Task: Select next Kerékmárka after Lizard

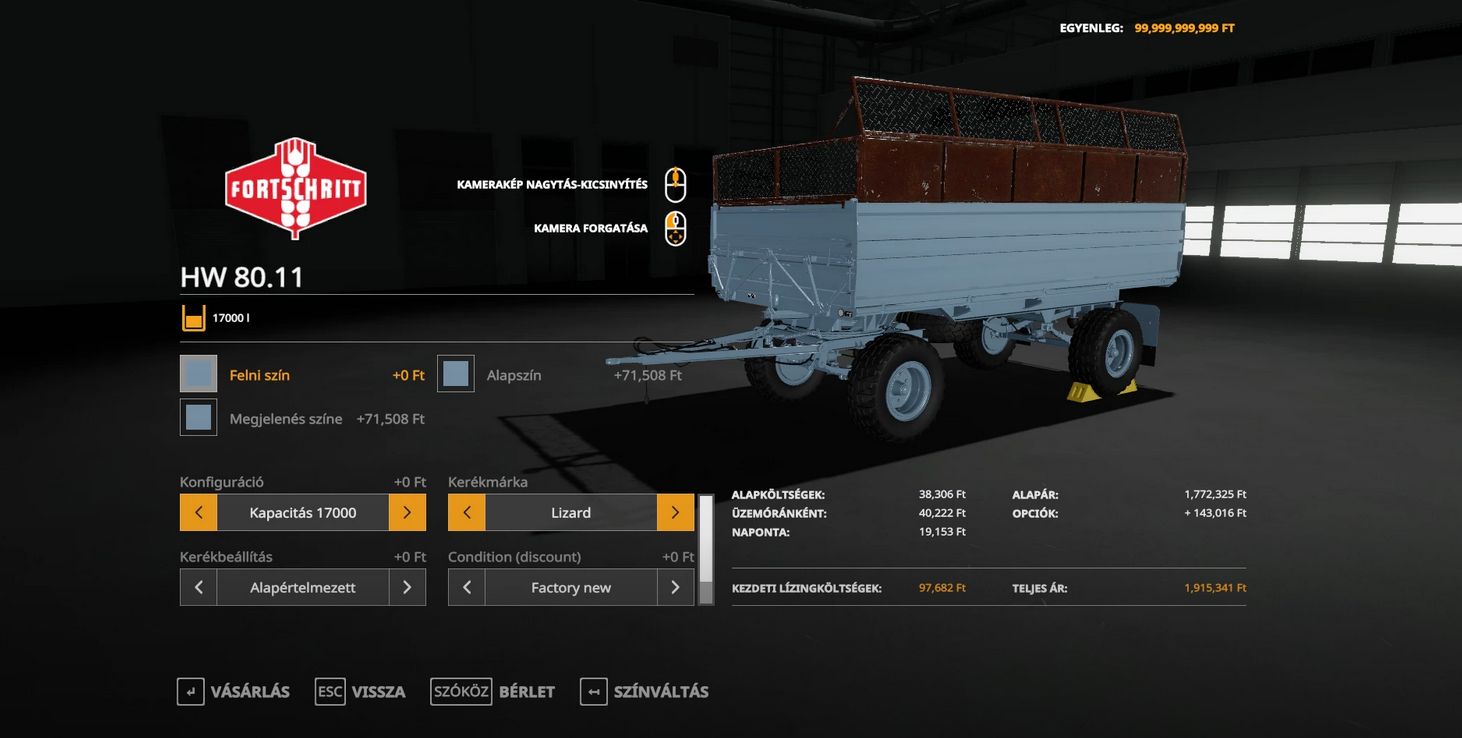Action: coord(675,513)
